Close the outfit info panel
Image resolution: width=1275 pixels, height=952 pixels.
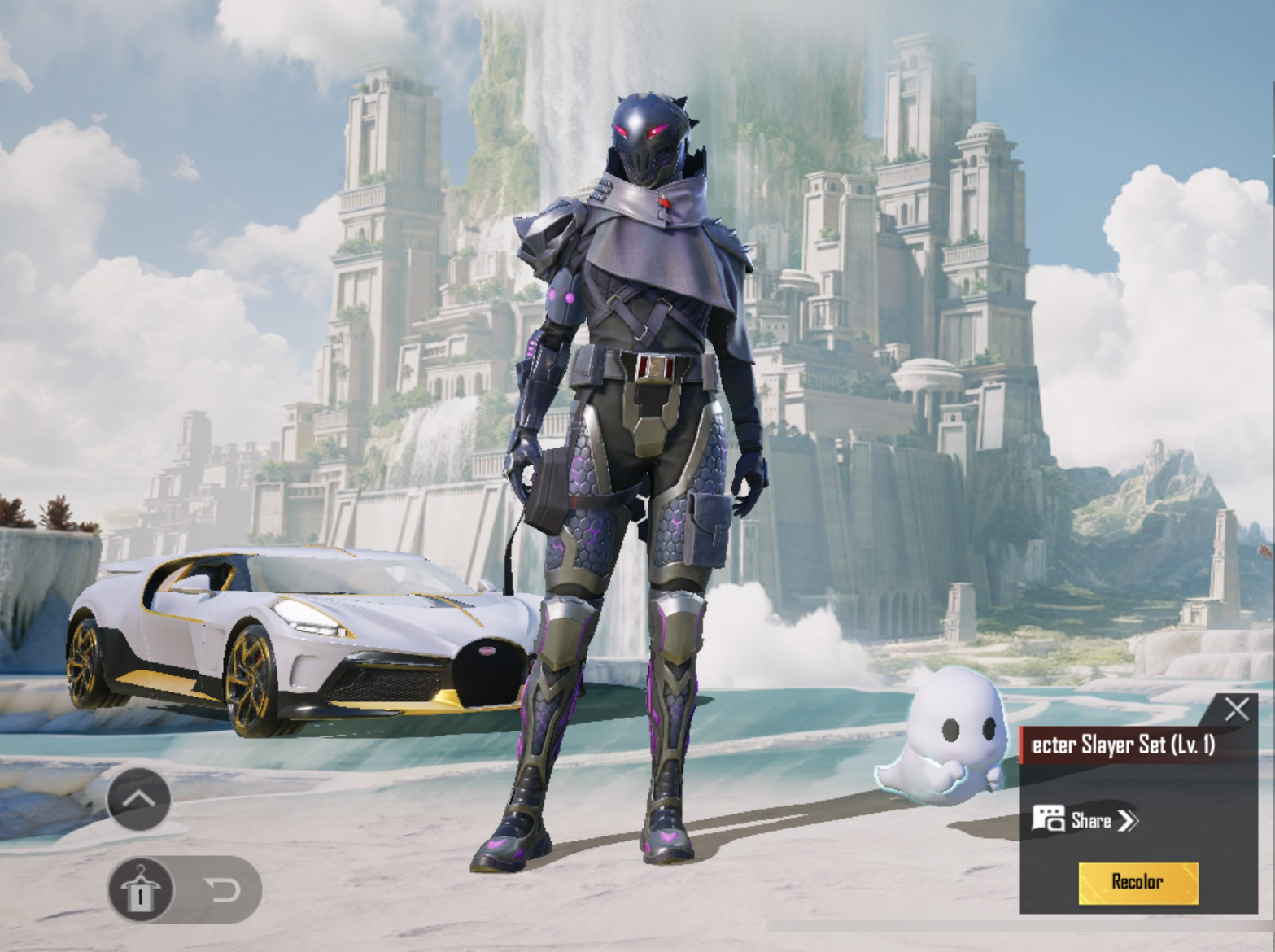1237,709
